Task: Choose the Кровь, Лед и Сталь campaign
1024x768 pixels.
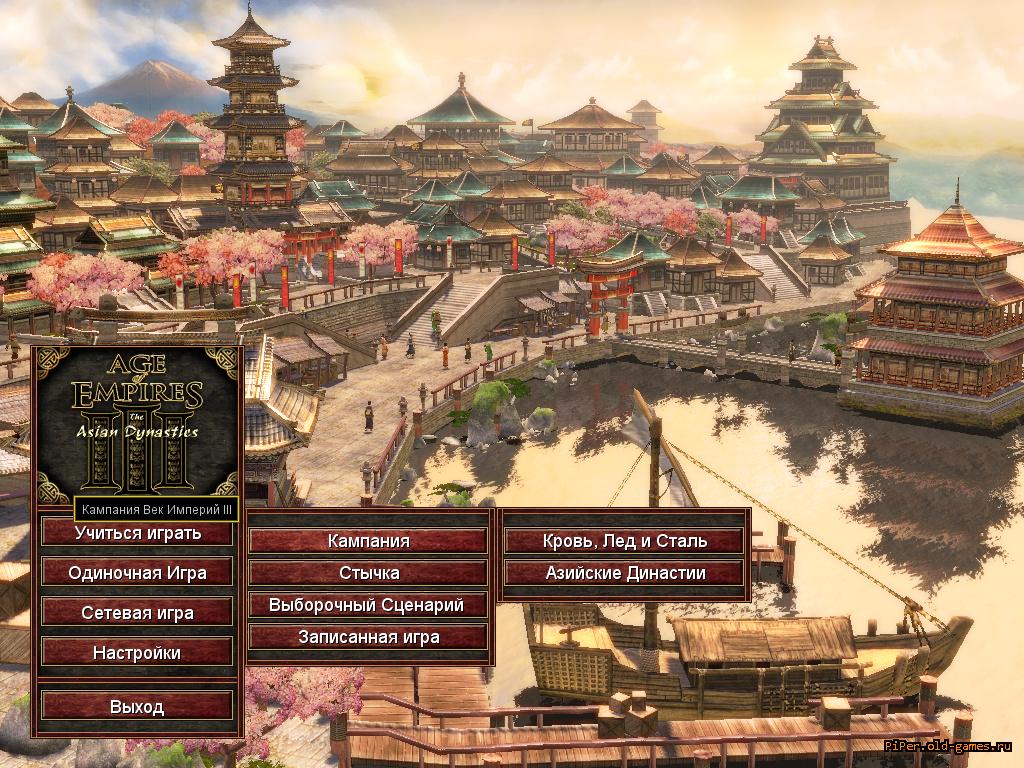Action: [625, 541]
